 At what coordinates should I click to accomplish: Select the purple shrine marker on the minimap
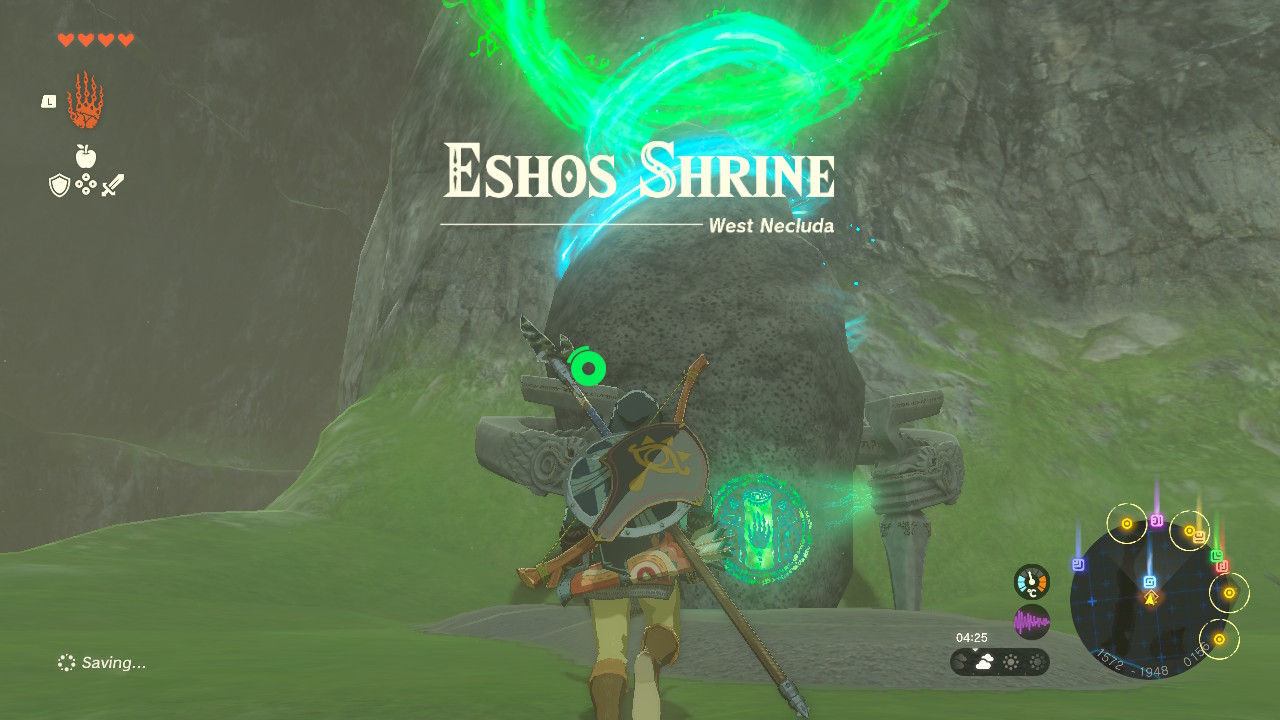[1157, 521]
